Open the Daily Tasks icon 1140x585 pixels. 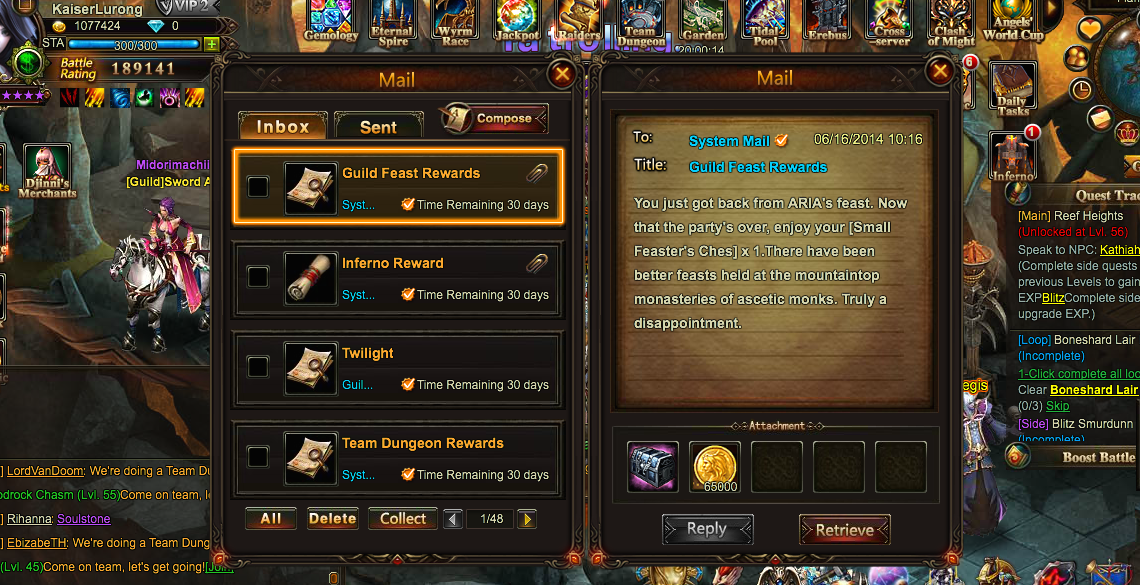point(1012,88)
